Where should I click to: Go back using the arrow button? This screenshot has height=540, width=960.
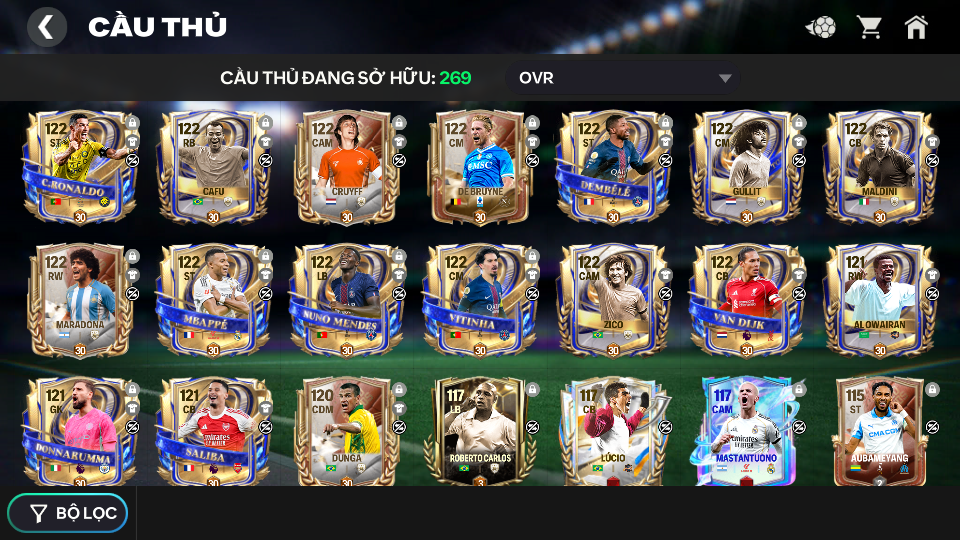click(46, 27)
